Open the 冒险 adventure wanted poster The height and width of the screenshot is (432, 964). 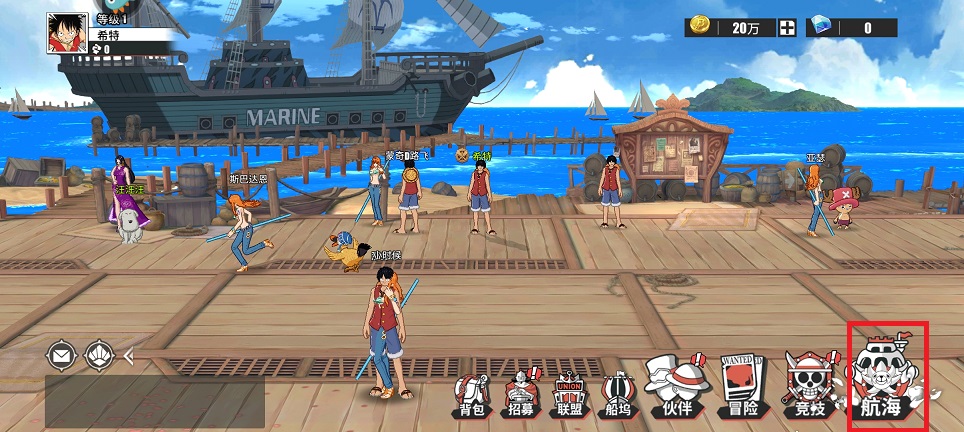coord(741,387)
